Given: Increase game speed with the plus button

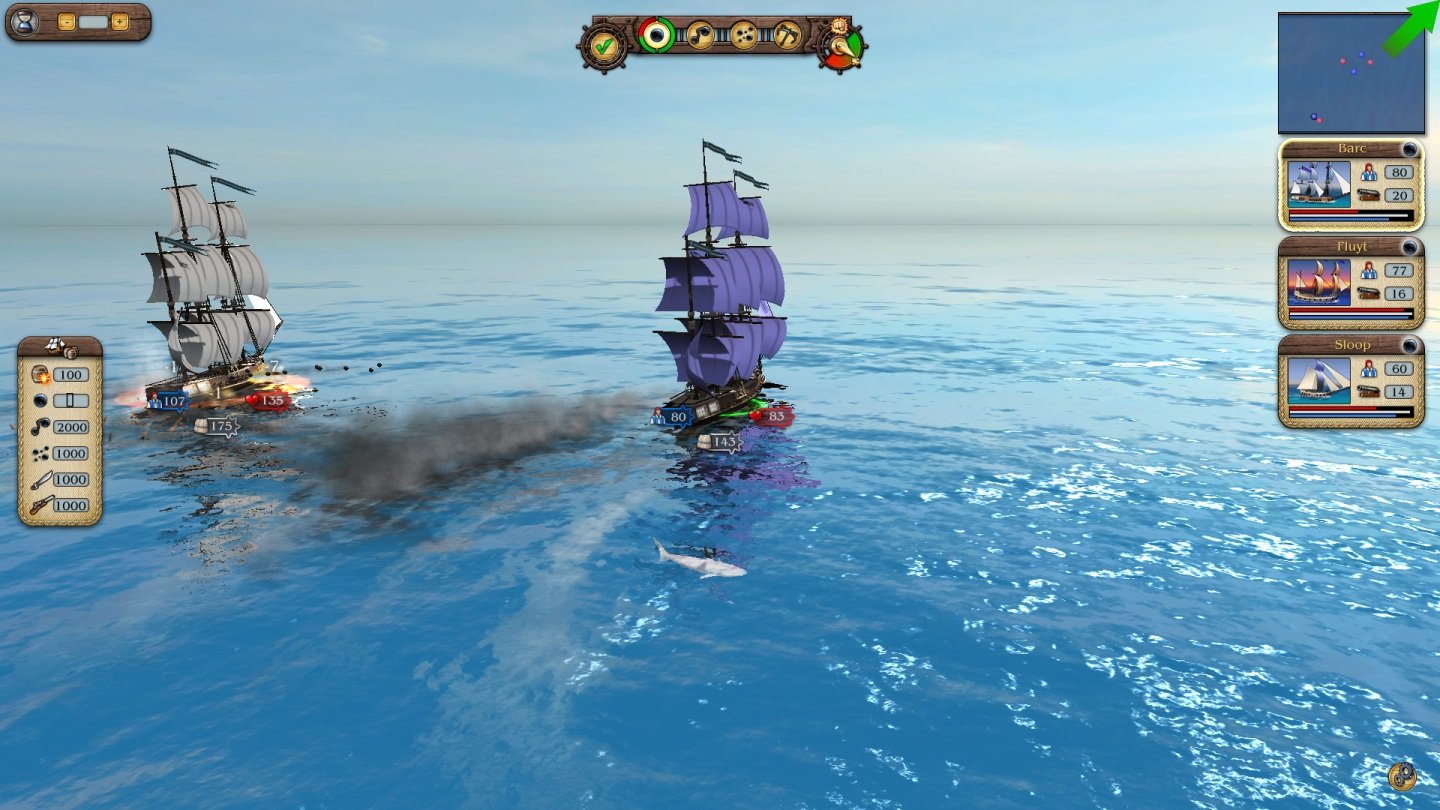Looking at the screenshot, I should (x=120, y=21).
